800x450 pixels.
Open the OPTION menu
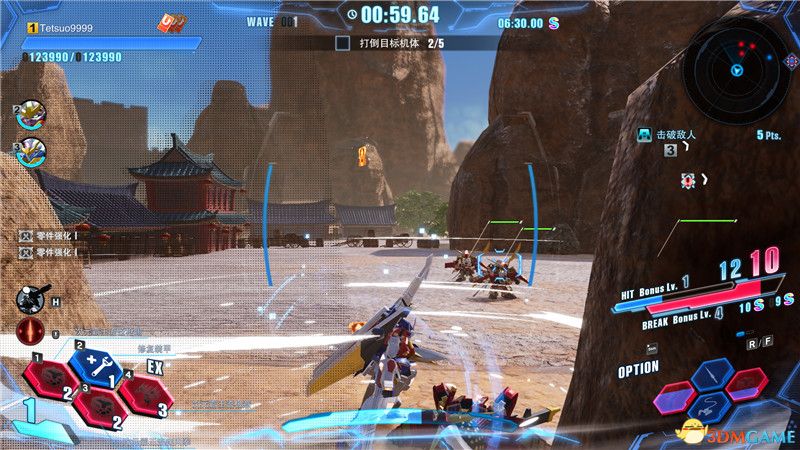637,369
